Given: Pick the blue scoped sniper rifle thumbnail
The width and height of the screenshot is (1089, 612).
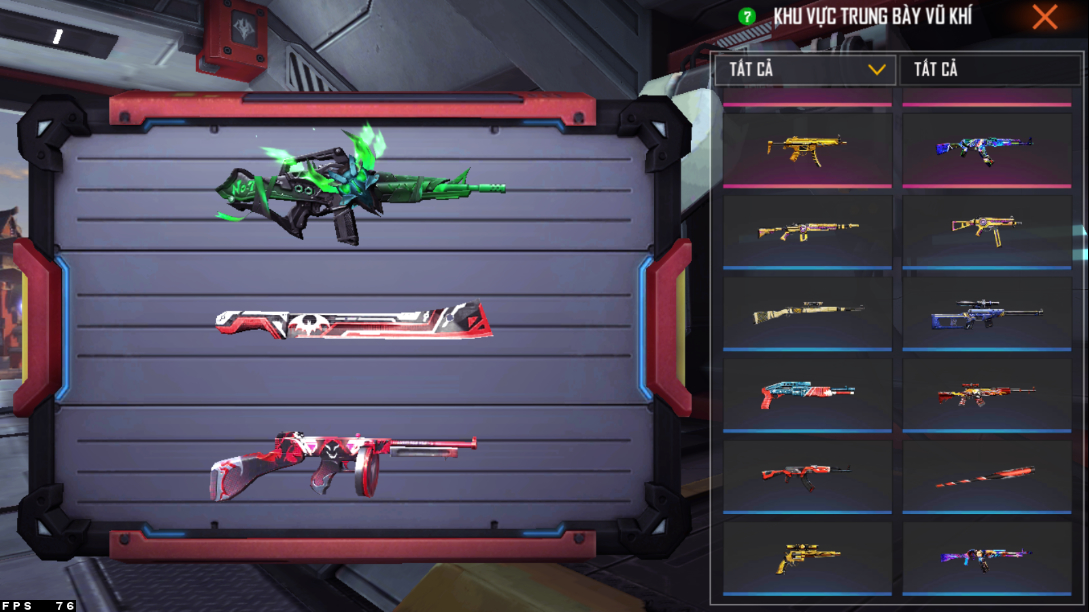Looking at the screenshot, I should coord(986,313).
